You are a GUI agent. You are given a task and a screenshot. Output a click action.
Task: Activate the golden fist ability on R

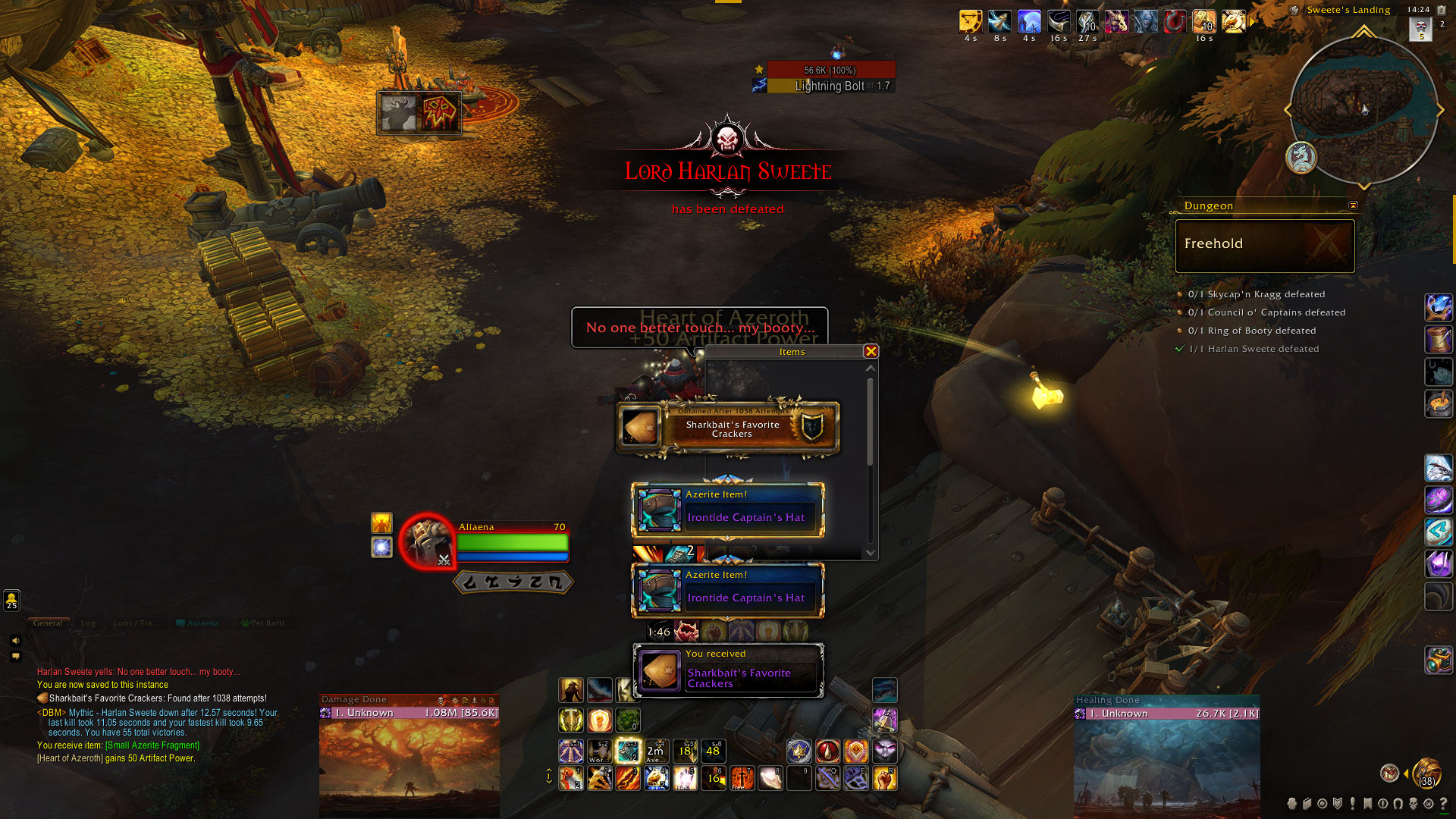(885, 778)
